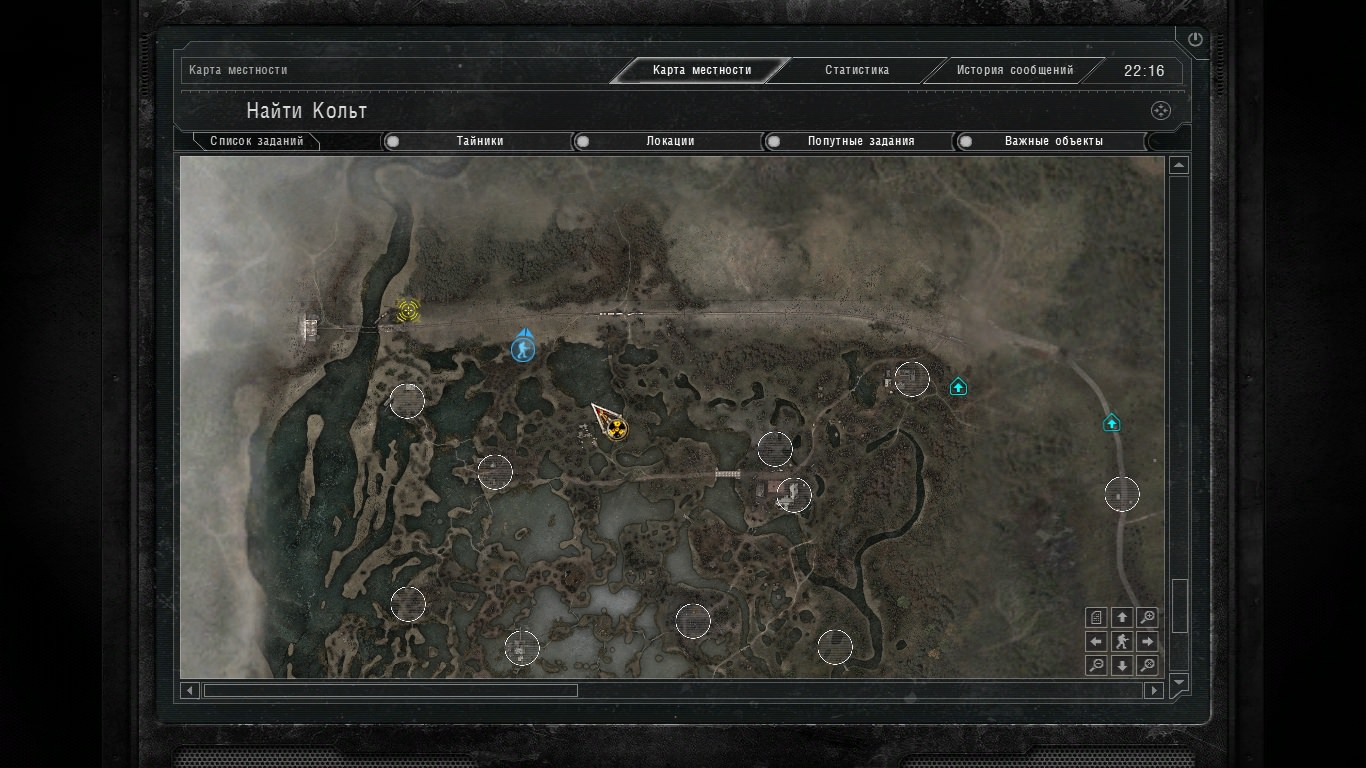Pan the map left with the arrow button
Viewport: 1366px width, 768px height.
click(1096, 641)
